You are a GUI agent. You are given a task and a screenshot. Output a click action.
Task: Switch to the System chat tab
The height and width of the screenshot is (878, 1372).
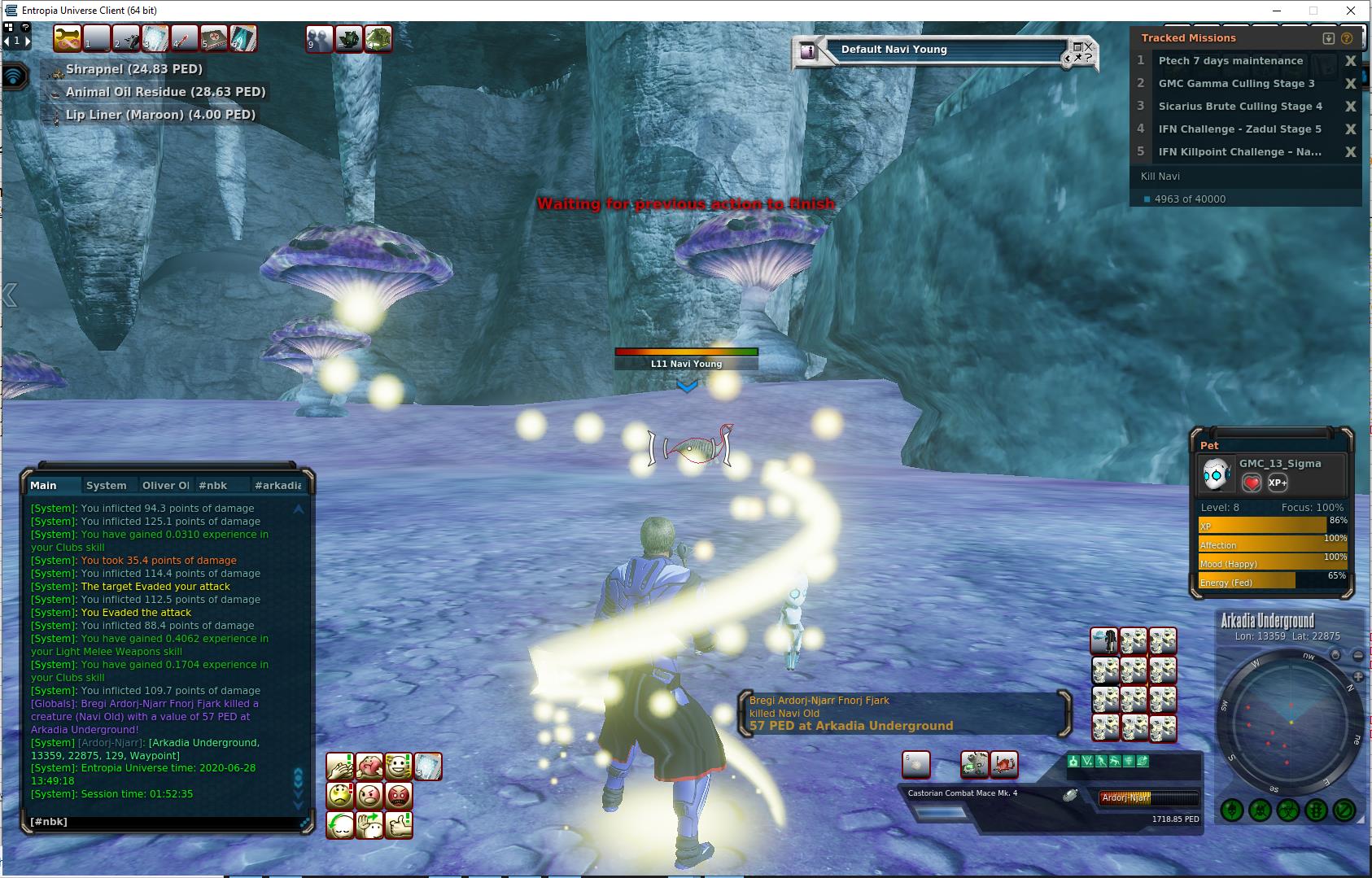[107, 485]
